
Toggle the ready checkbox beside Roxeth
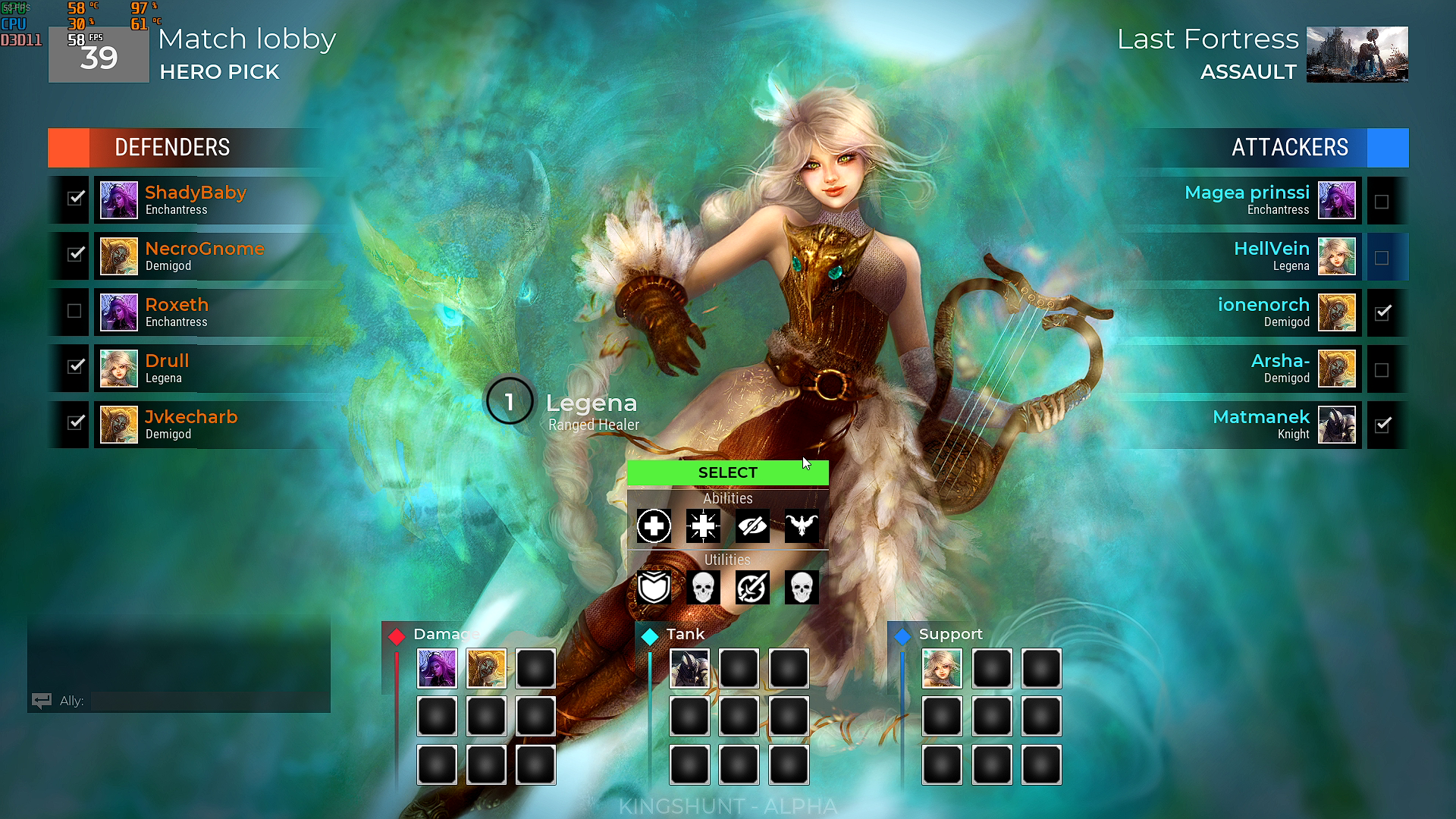click(x=74, y=311)
